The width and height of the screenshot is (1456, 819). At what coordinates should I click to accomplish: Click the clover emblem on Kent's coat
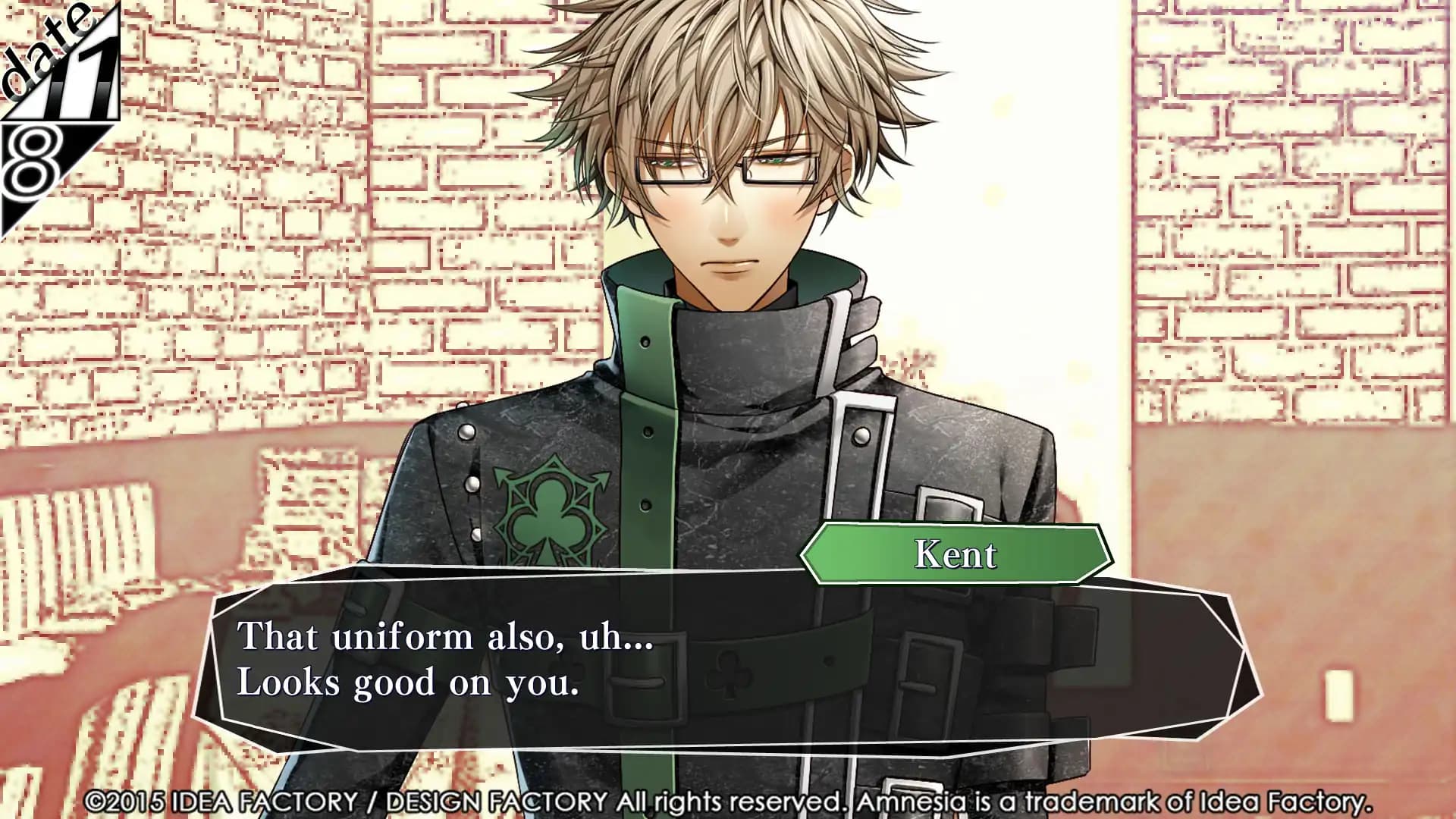click(554, 508)
